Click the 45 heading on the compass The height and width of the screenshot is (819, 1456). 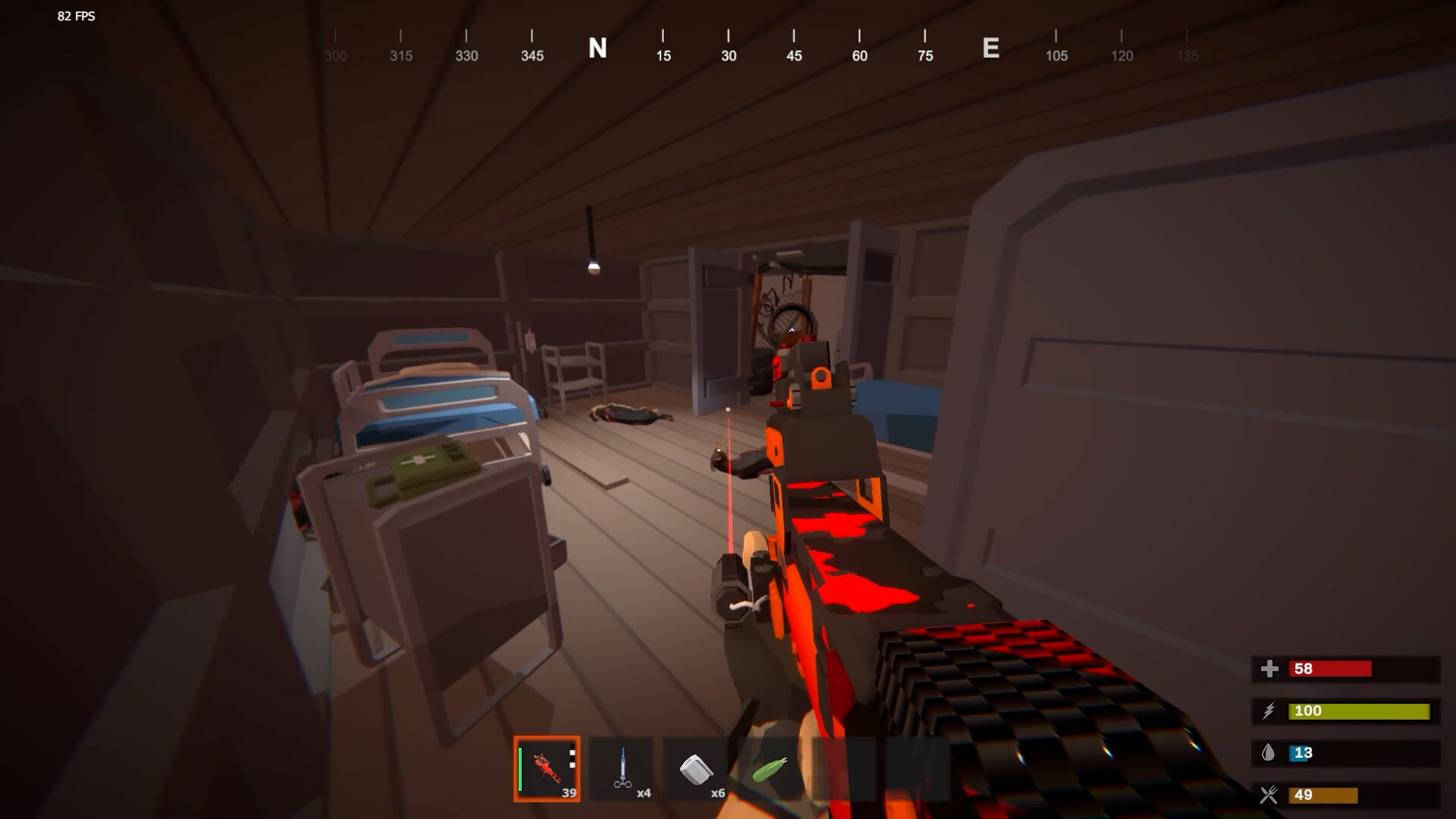[793, 55]
